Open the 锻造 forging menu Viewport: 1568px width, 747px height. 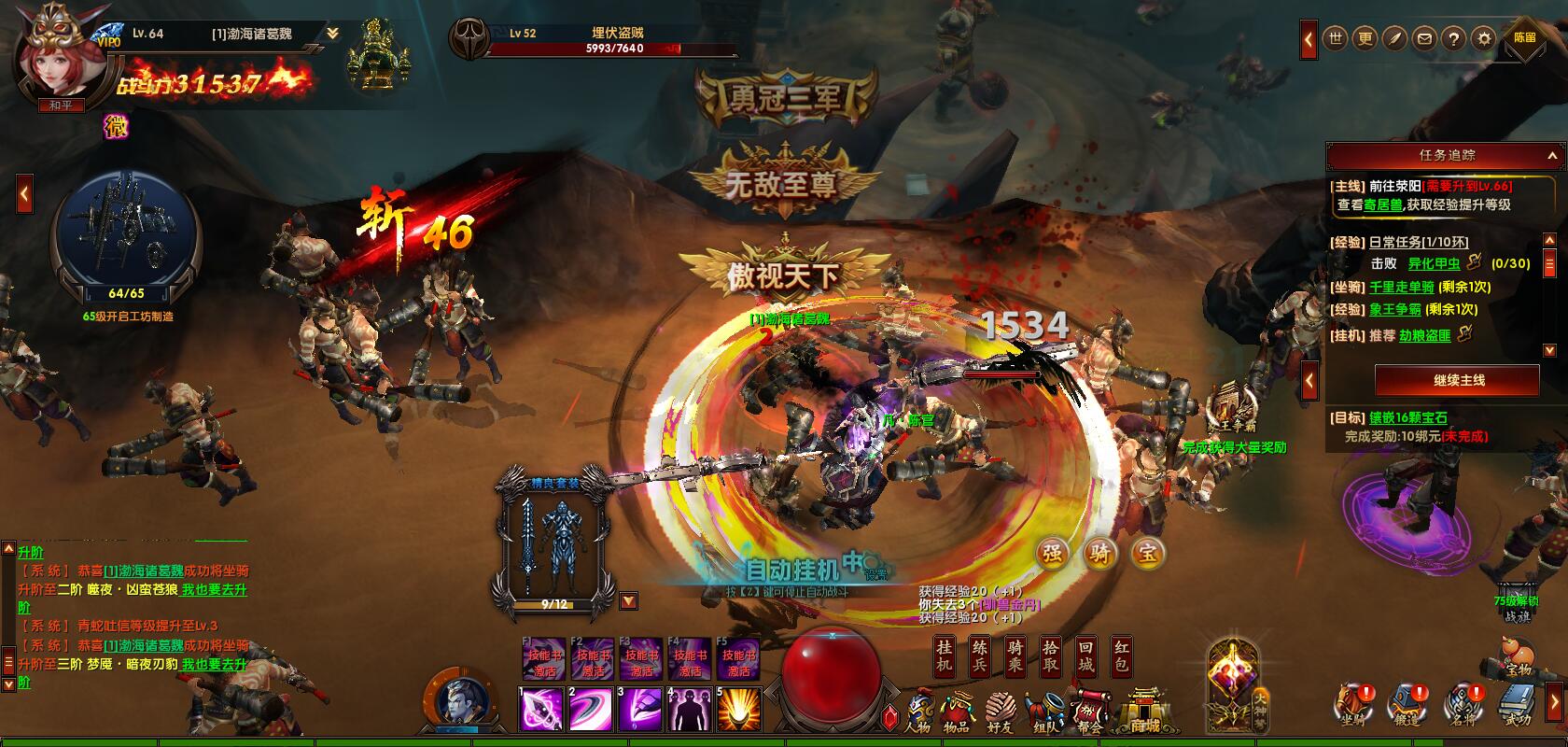pos(1407,705)
